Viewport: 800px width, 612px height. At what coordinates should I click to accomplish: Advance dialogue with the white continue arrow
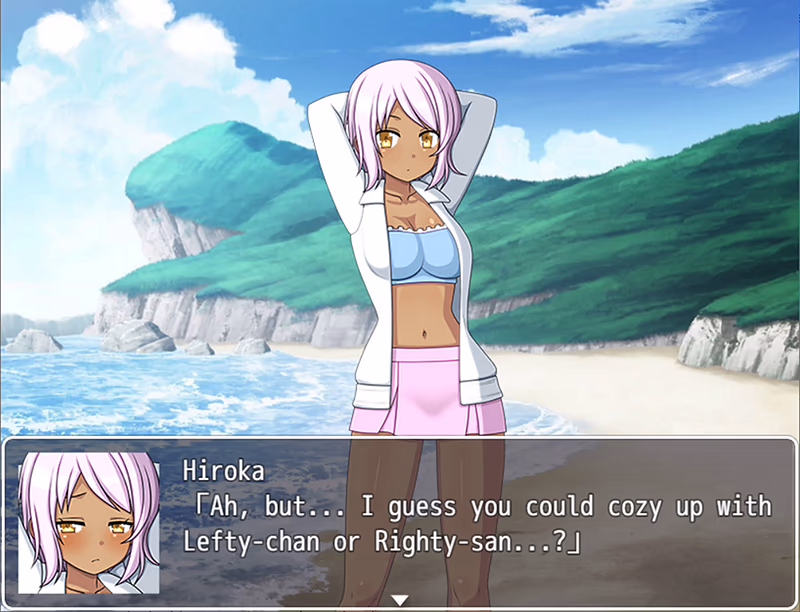(x=399, y=600)
